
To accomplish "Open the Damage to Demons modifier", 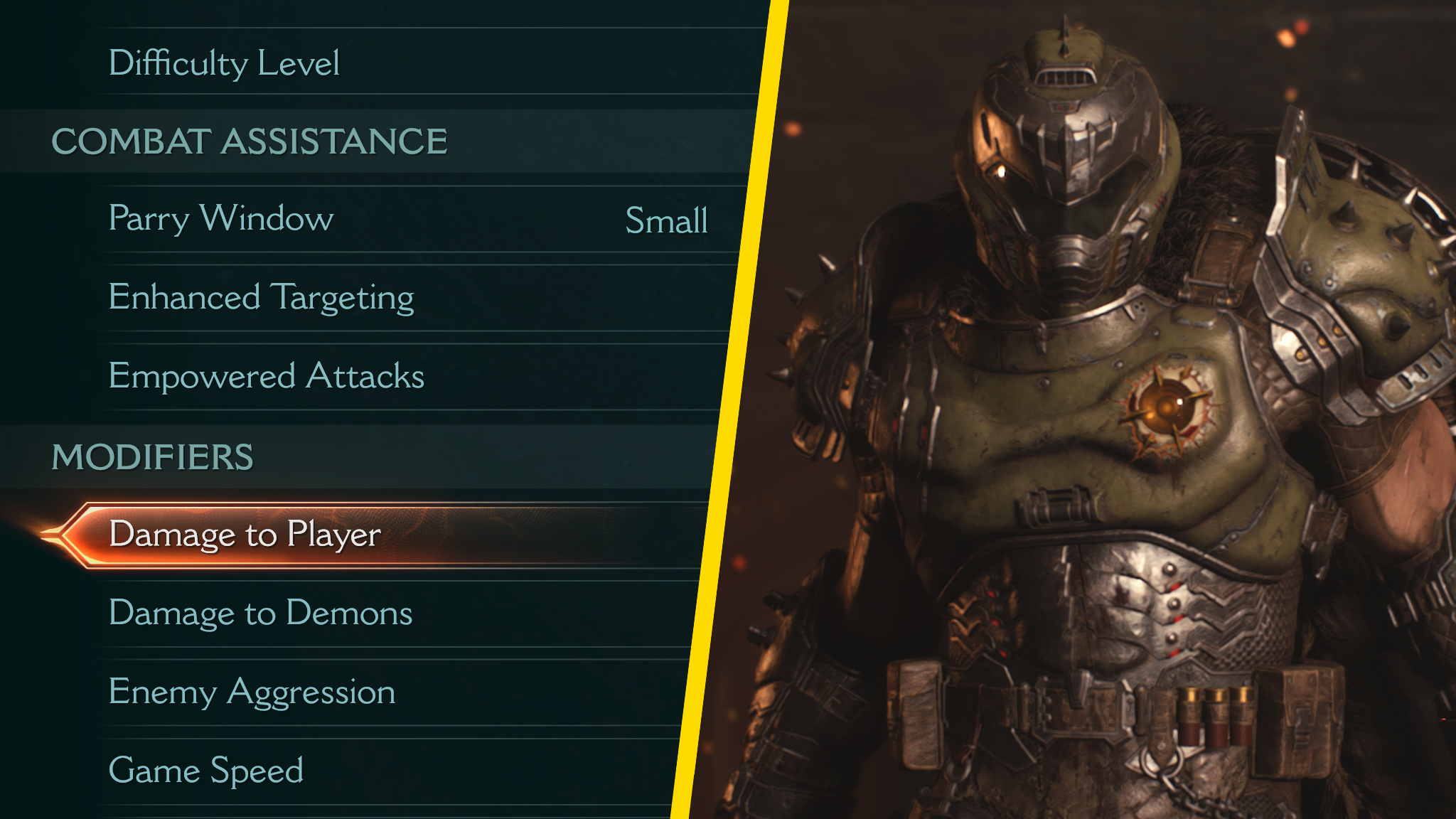I will pos(261,614).
